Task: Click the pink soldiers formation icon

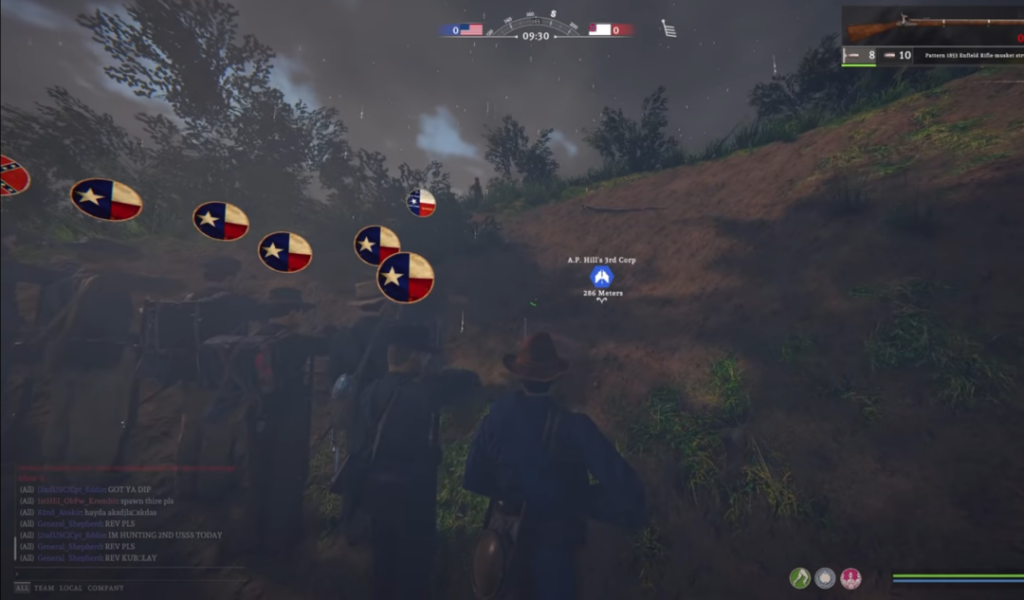Action: 851,578
